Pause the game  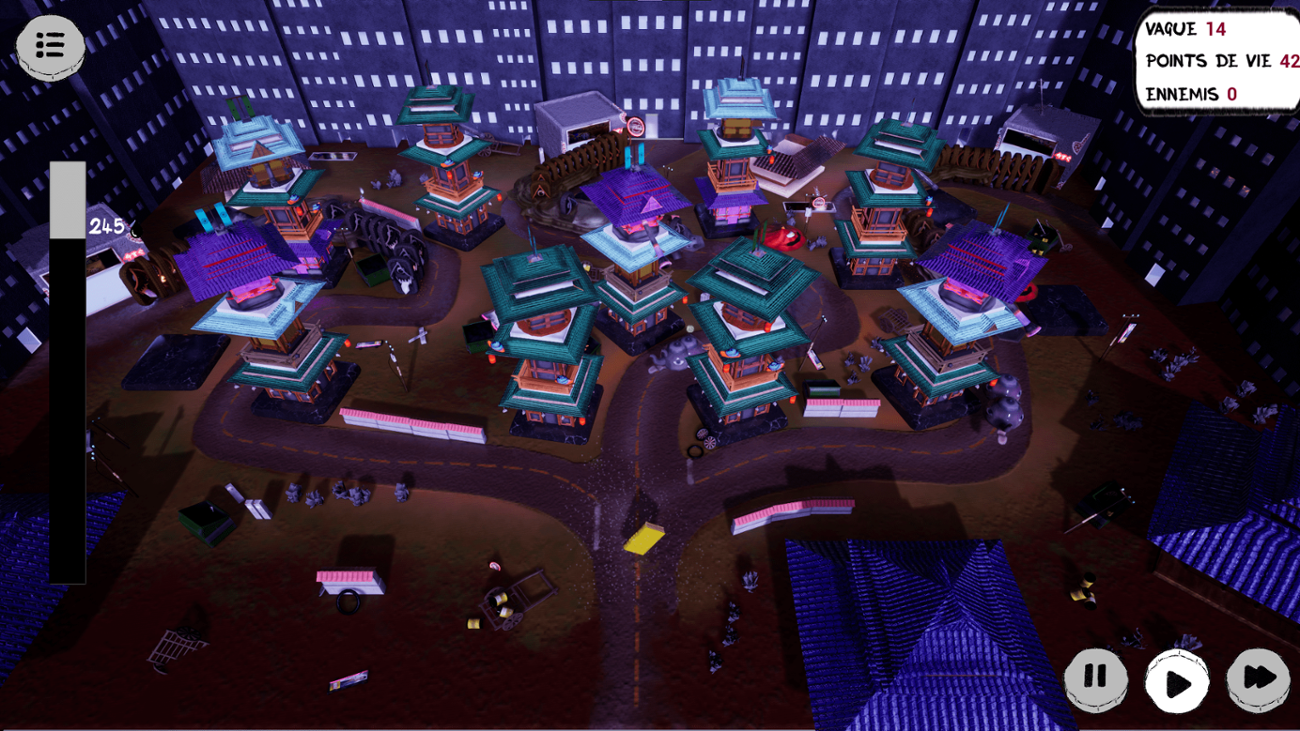tap(1097, 677)
